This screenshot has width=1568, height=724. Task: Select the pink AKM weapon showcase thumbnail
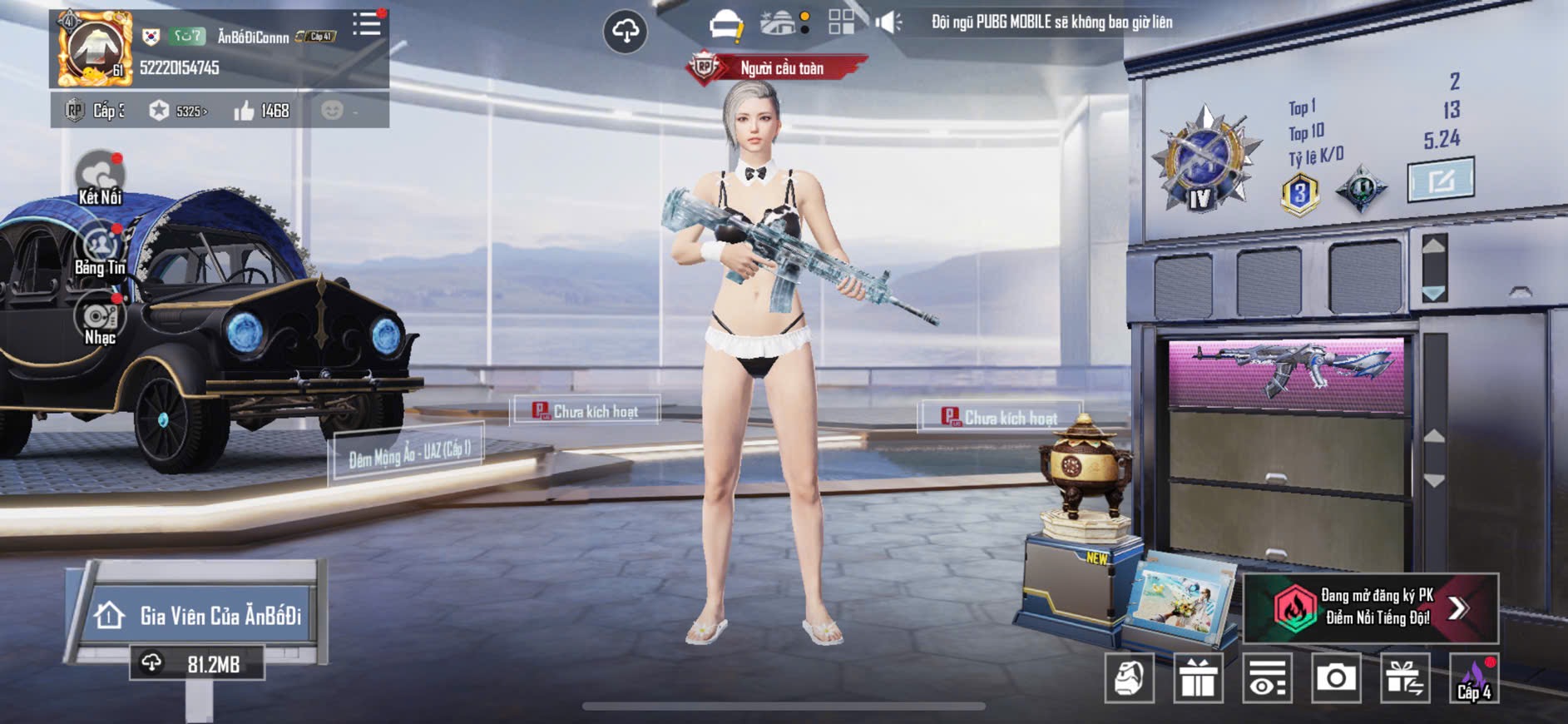tap(1287, 374)
